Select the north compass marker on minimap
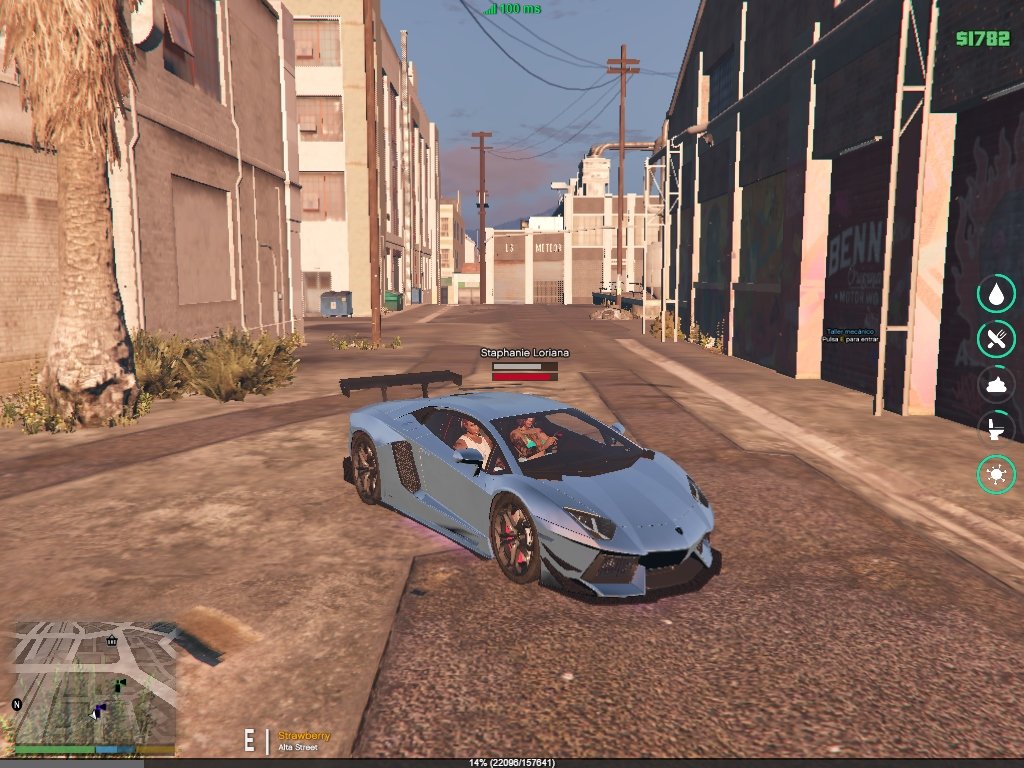This screenshot has width=1024, height=768. (x=17, y=704)
